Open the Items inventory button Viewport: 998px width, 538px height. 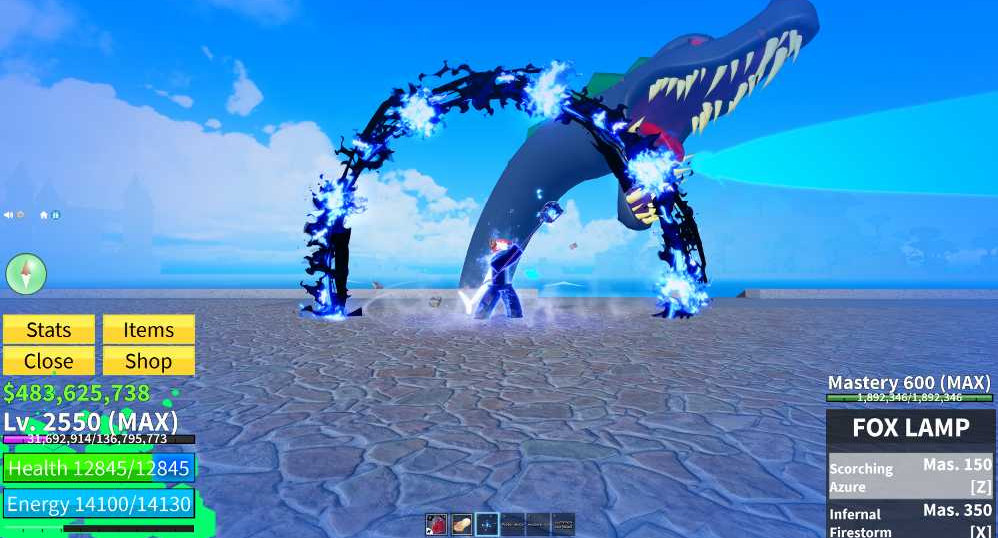(148, 330)
